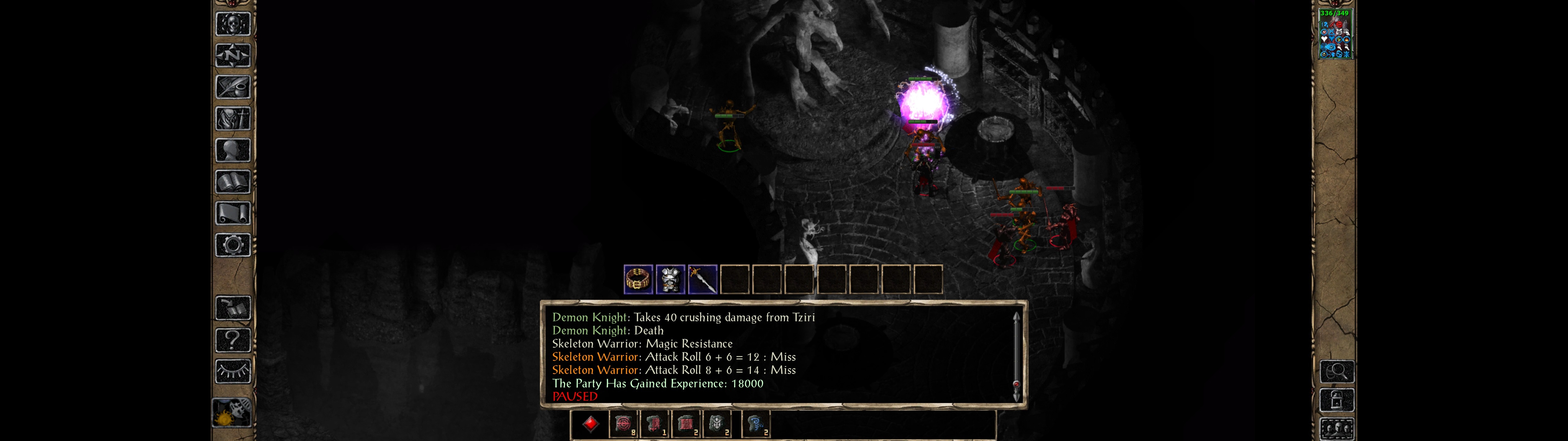Open the journal quill button

pos(232,88)
